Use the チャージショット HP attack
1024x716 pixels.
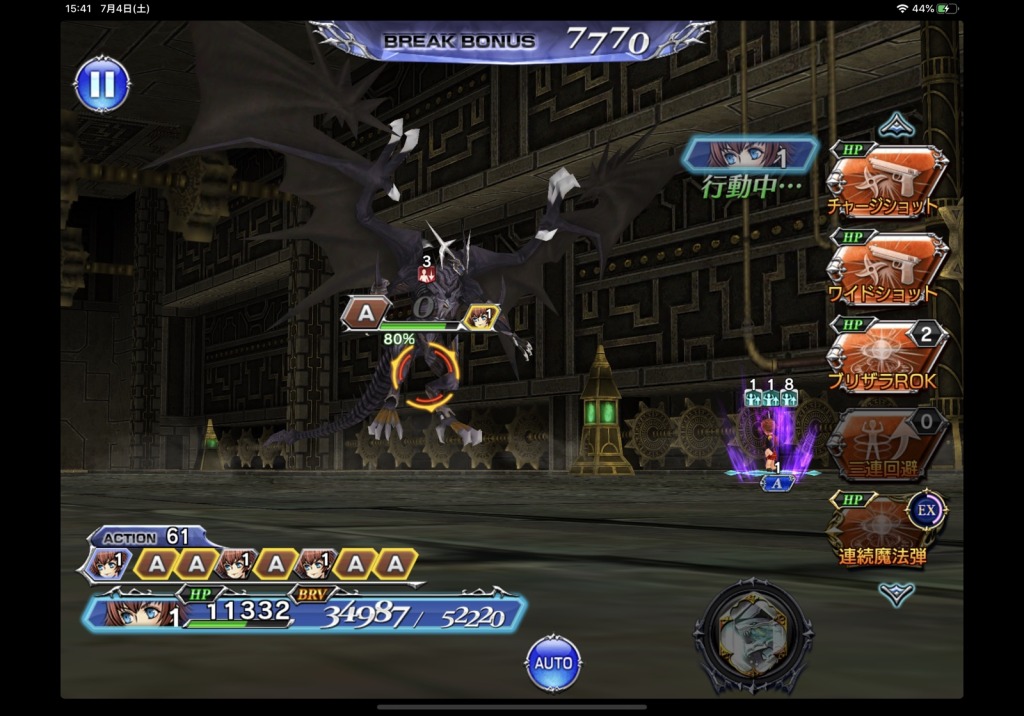click(885, 181)
